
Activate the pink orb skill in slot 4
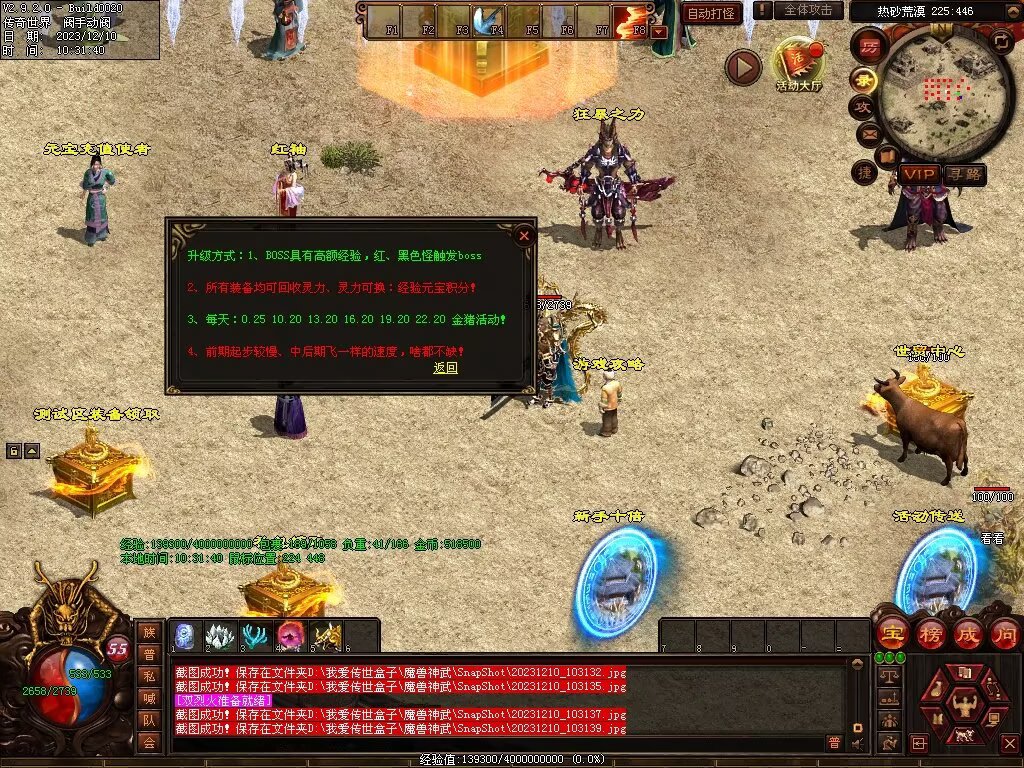(x=291, y=635)
